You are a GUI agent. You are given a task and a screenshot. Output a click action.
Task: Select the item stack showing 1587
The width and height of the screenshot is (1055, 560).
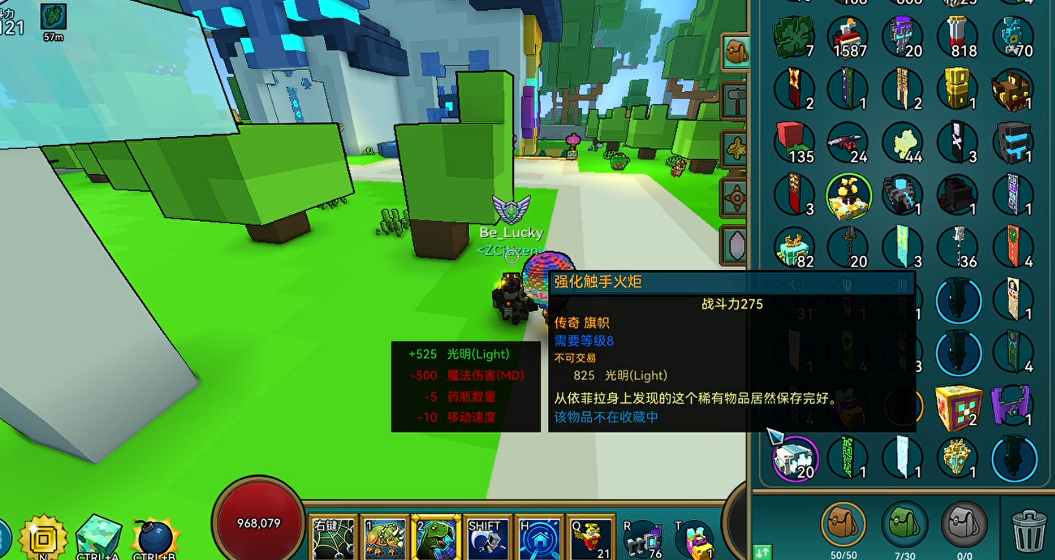pos(846,37)
